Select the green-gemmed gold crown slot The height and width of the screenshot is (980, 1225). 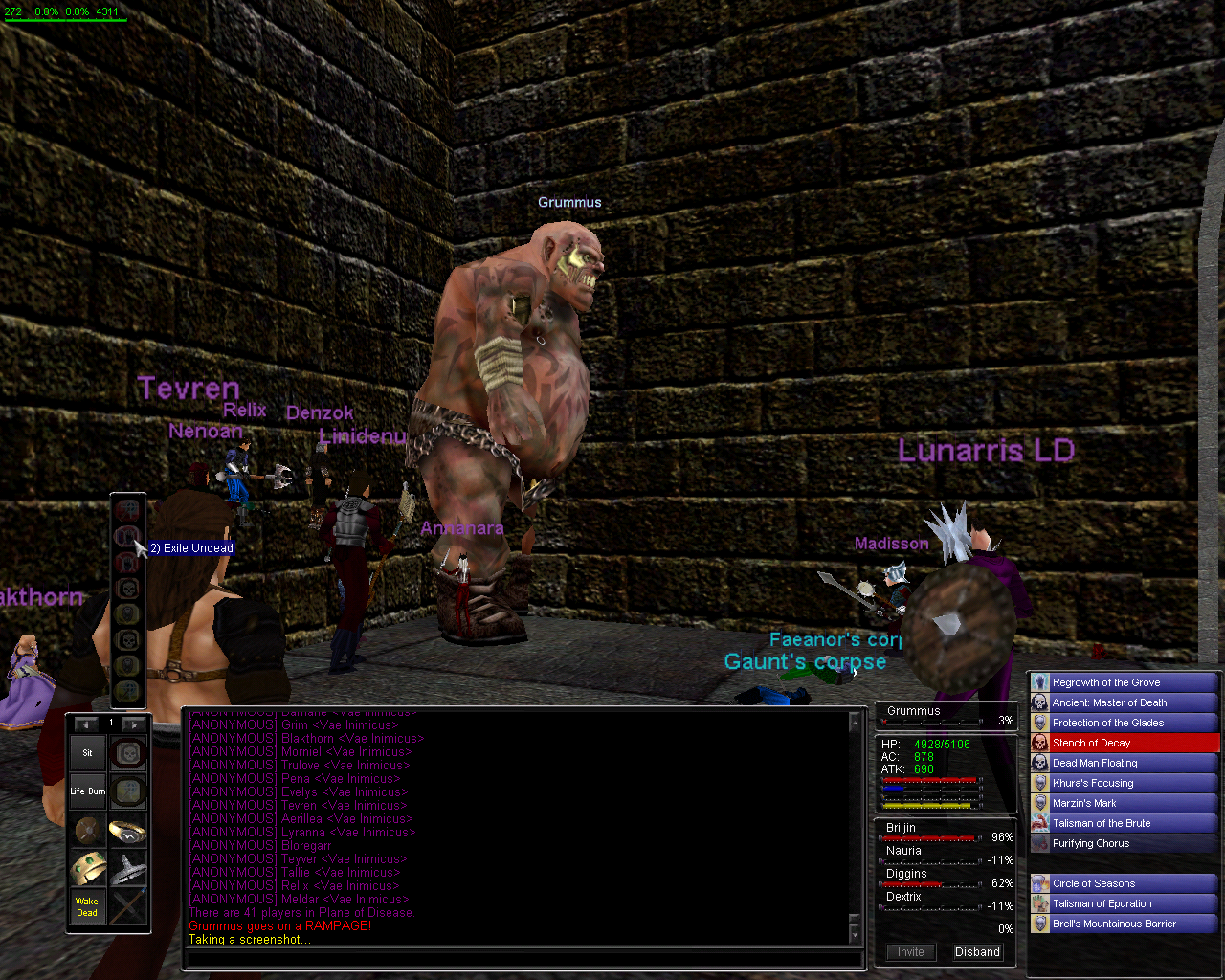pyautogui.click(x=87, y=868)
